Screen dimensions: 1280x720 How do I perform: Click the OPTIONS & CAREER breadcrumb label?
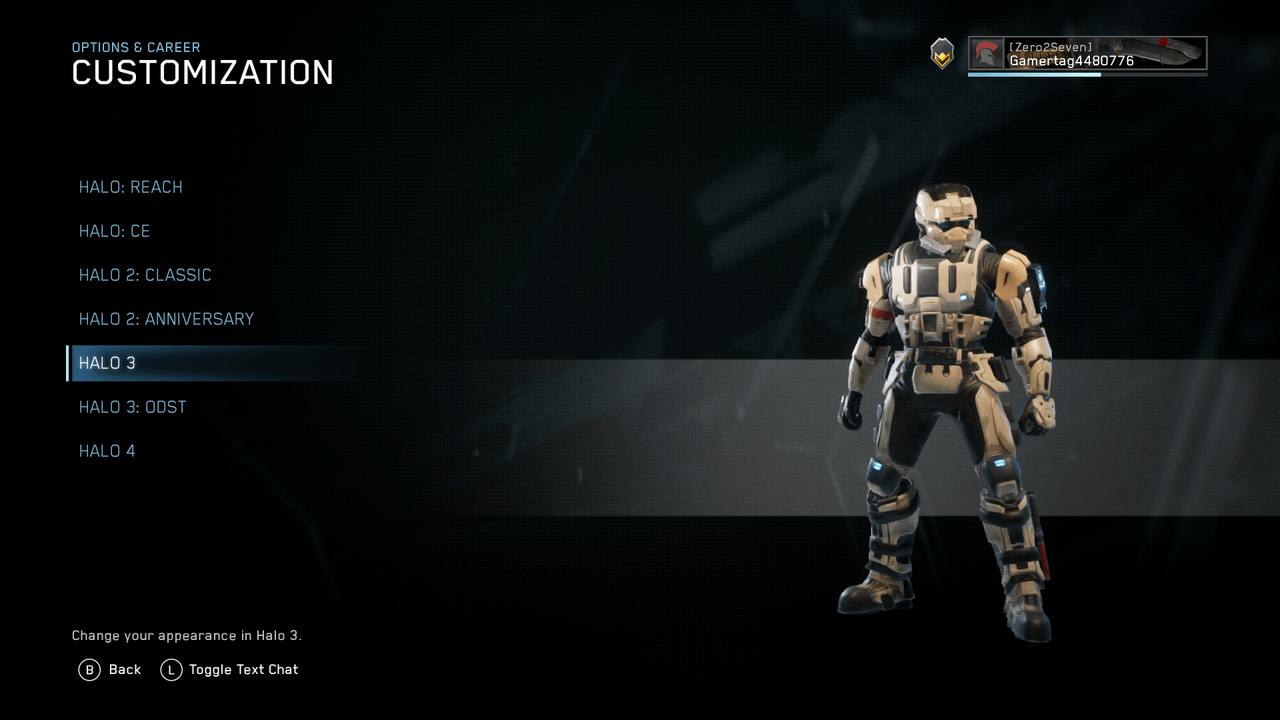[x=135, y=47]
